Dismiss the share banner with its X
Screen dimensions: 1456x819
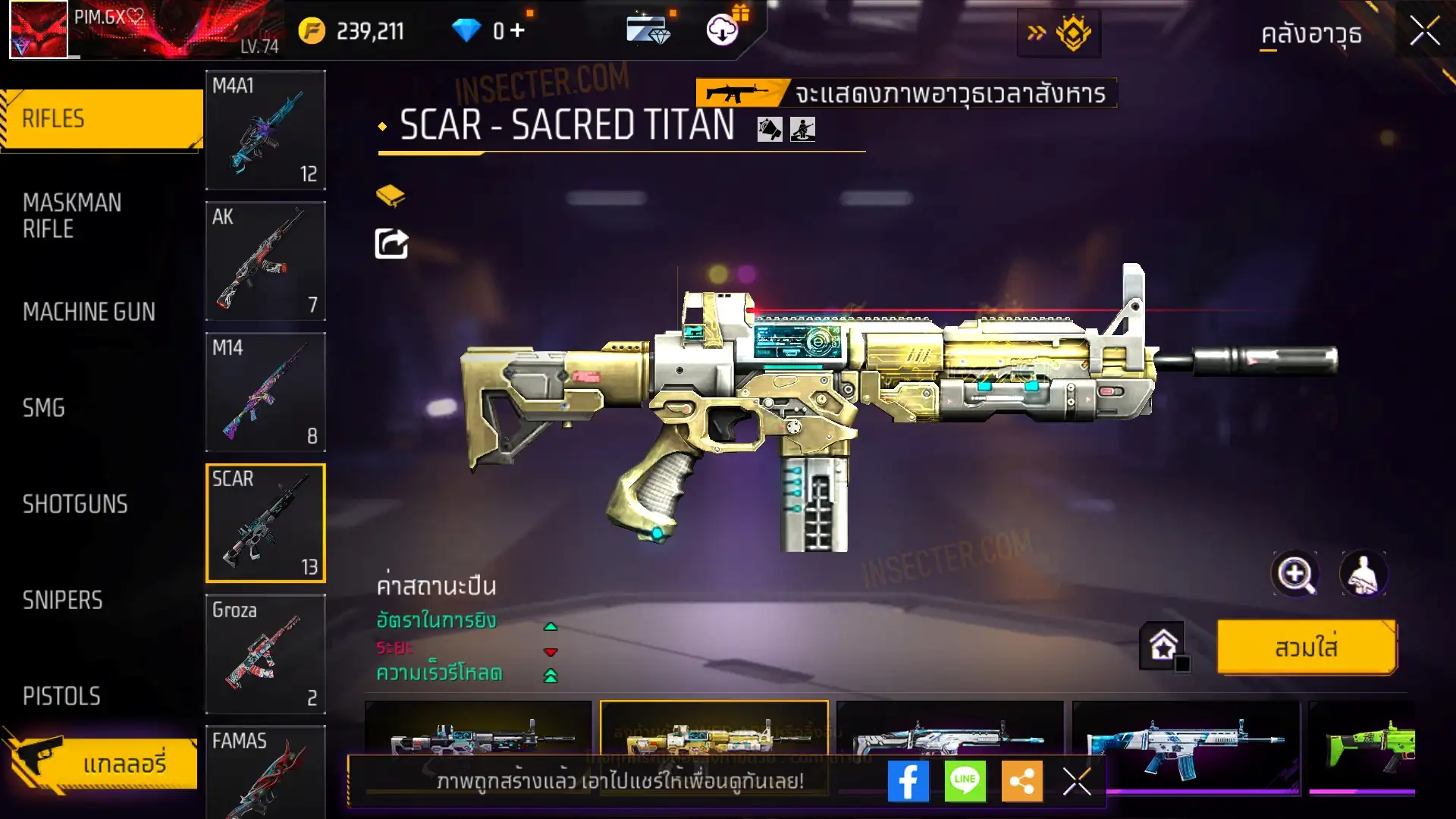[x=1077, y=781]
